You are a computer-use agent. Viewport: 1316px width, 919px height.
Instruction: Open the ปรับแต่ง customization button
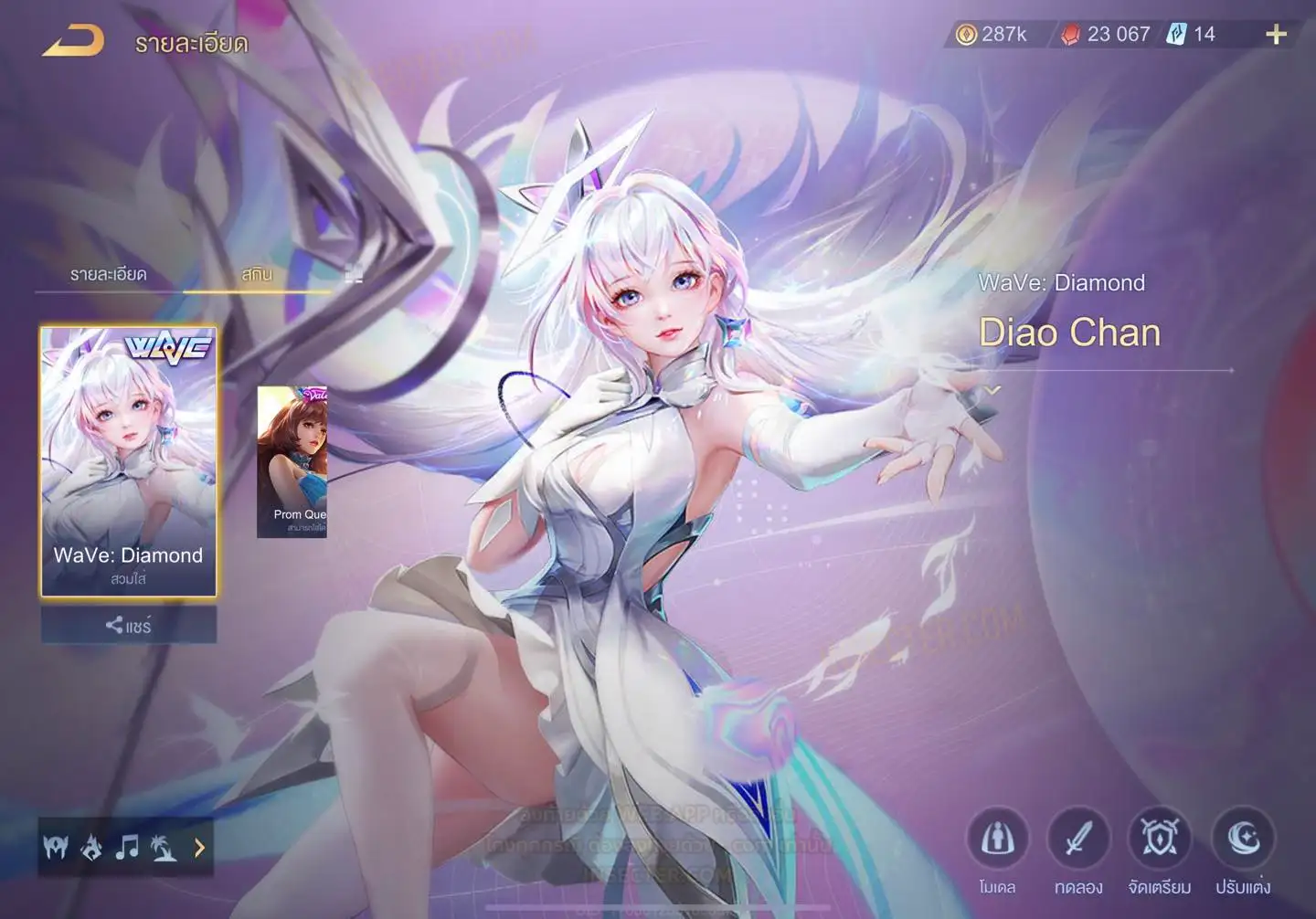pos(1243,840)
